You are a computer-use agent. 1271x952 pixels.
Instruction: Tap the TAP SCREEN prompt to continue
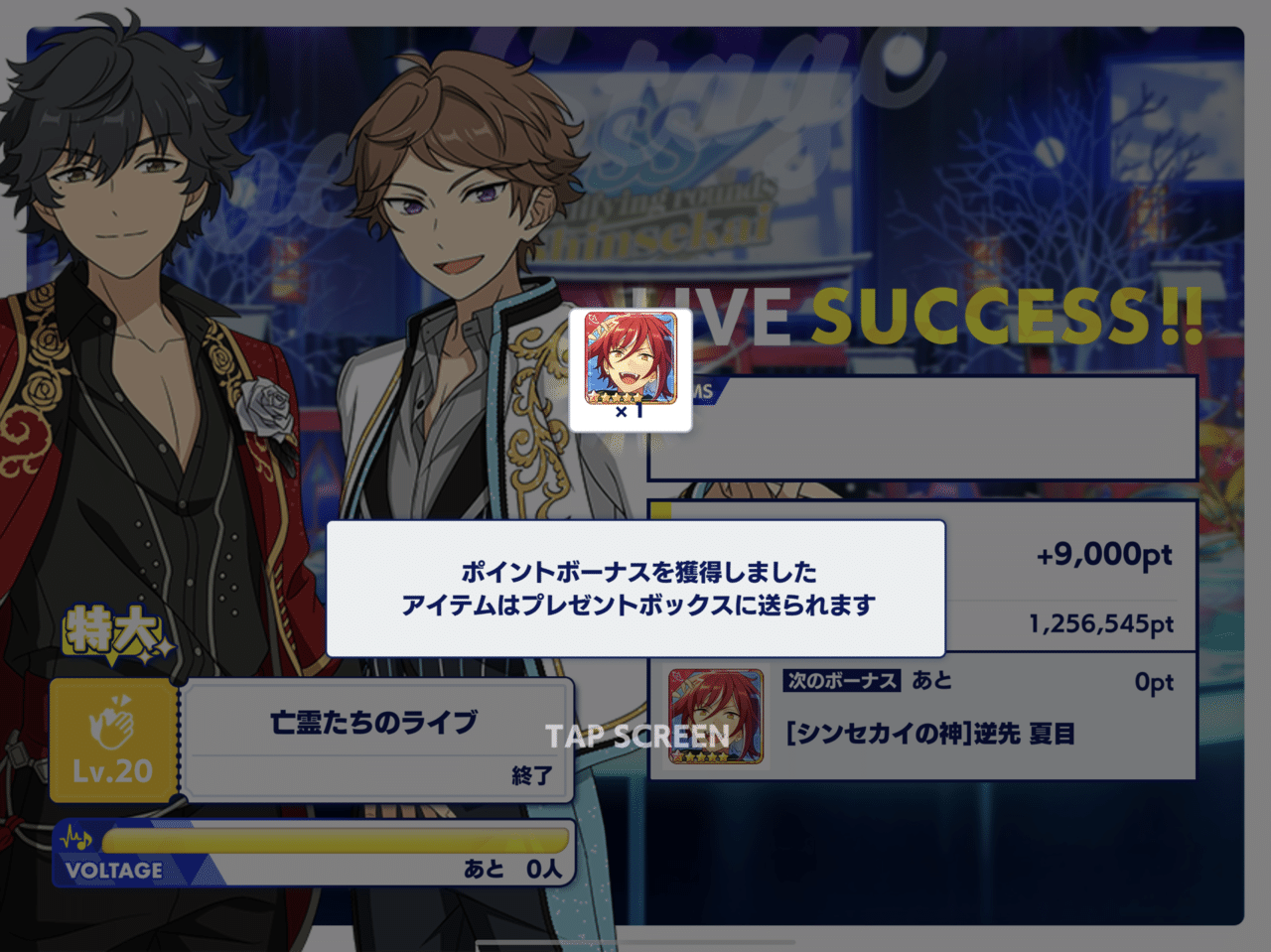635,736
